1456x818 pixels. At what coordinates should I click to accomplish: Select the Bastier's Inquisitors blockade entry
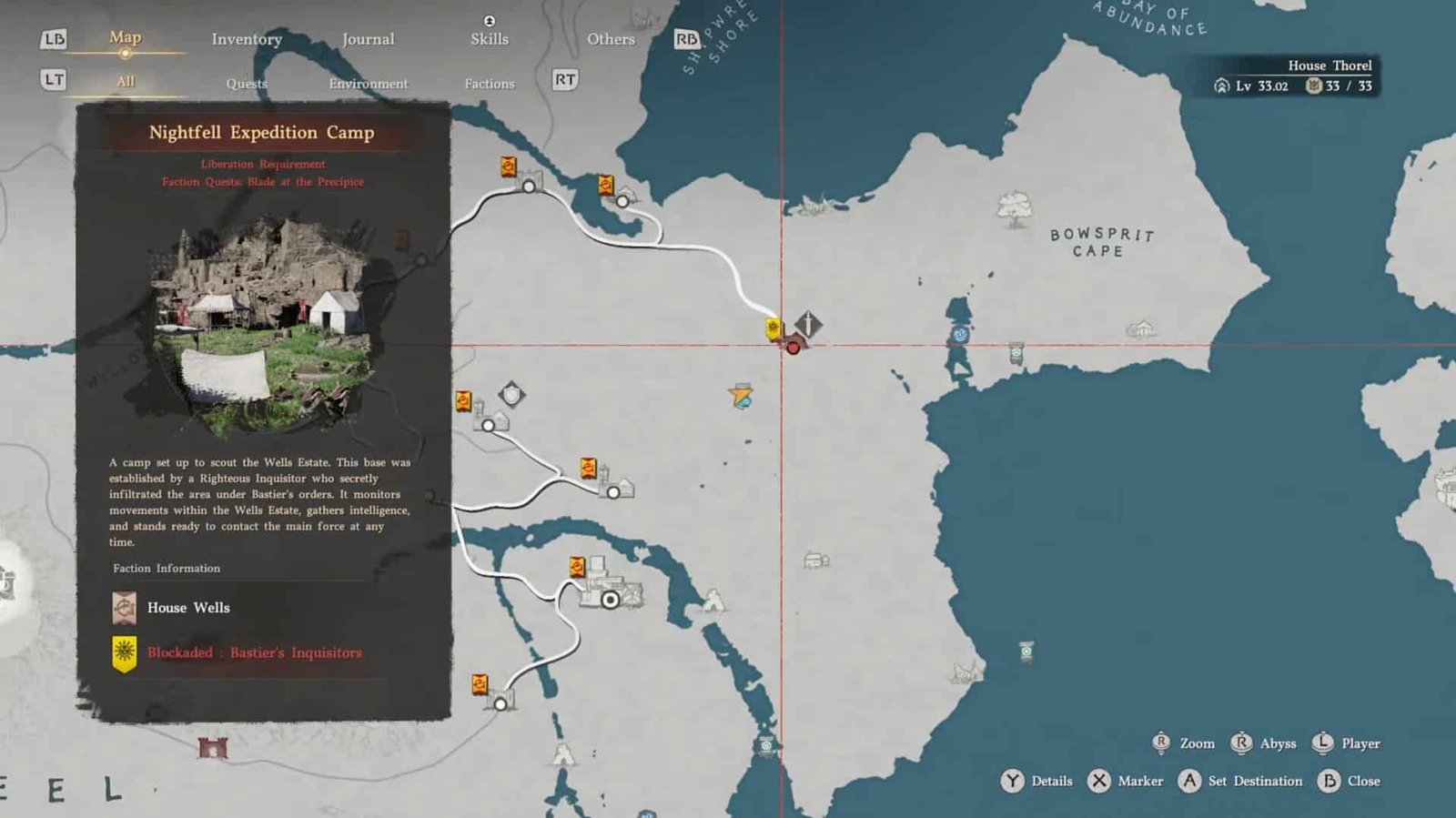[x=254, y=652]
